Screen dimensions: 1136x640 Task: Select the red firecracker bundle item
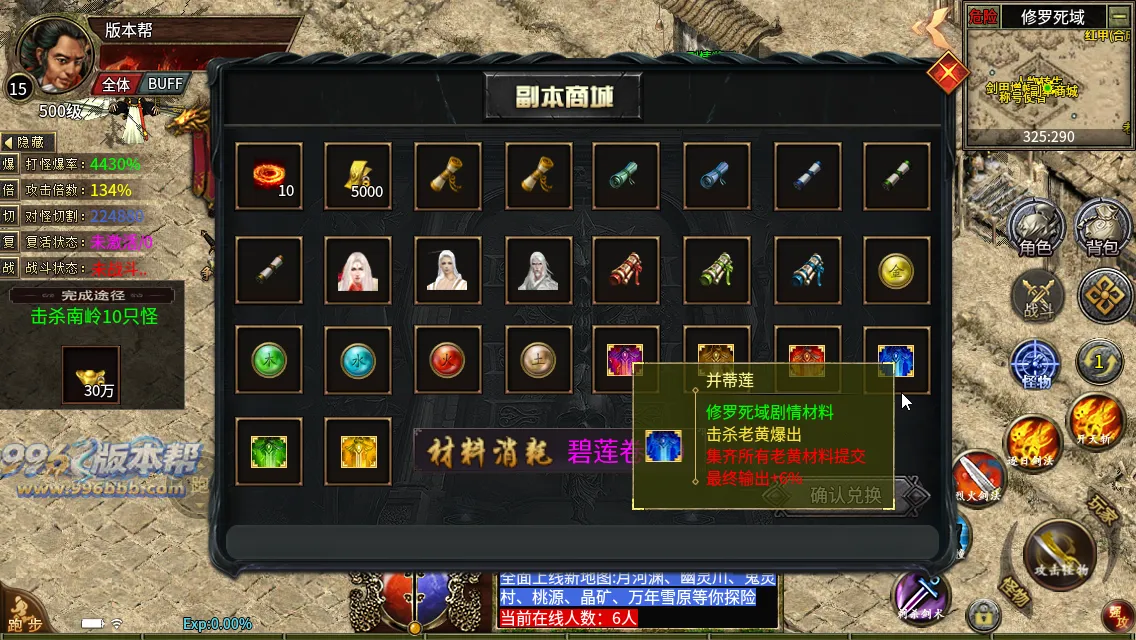[x=626, y=269]
